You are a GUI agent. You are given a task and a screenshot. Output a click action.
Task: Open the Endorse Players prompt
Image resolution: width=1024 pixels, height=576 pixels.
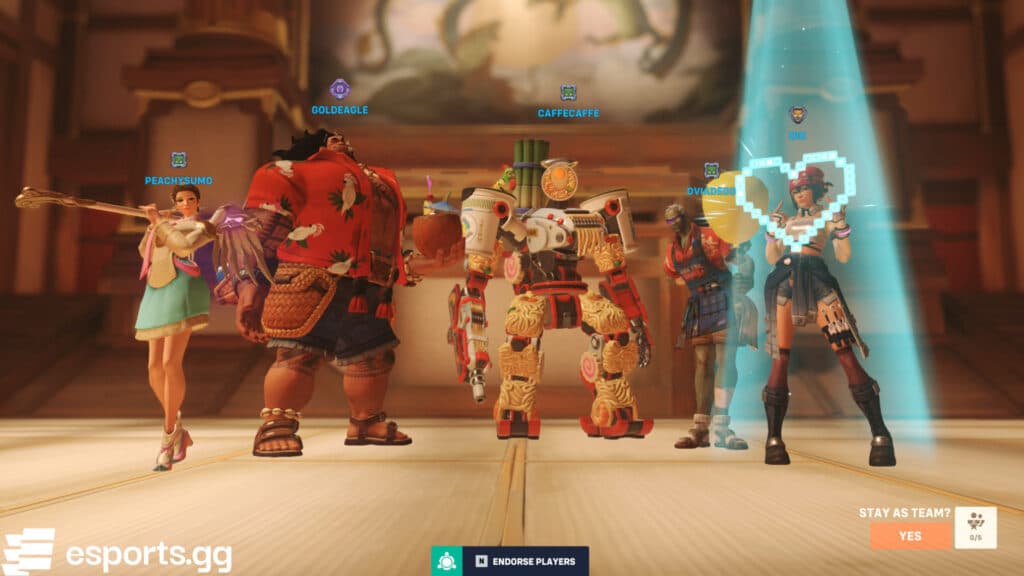pyautogui.click(x=526, y=560)
